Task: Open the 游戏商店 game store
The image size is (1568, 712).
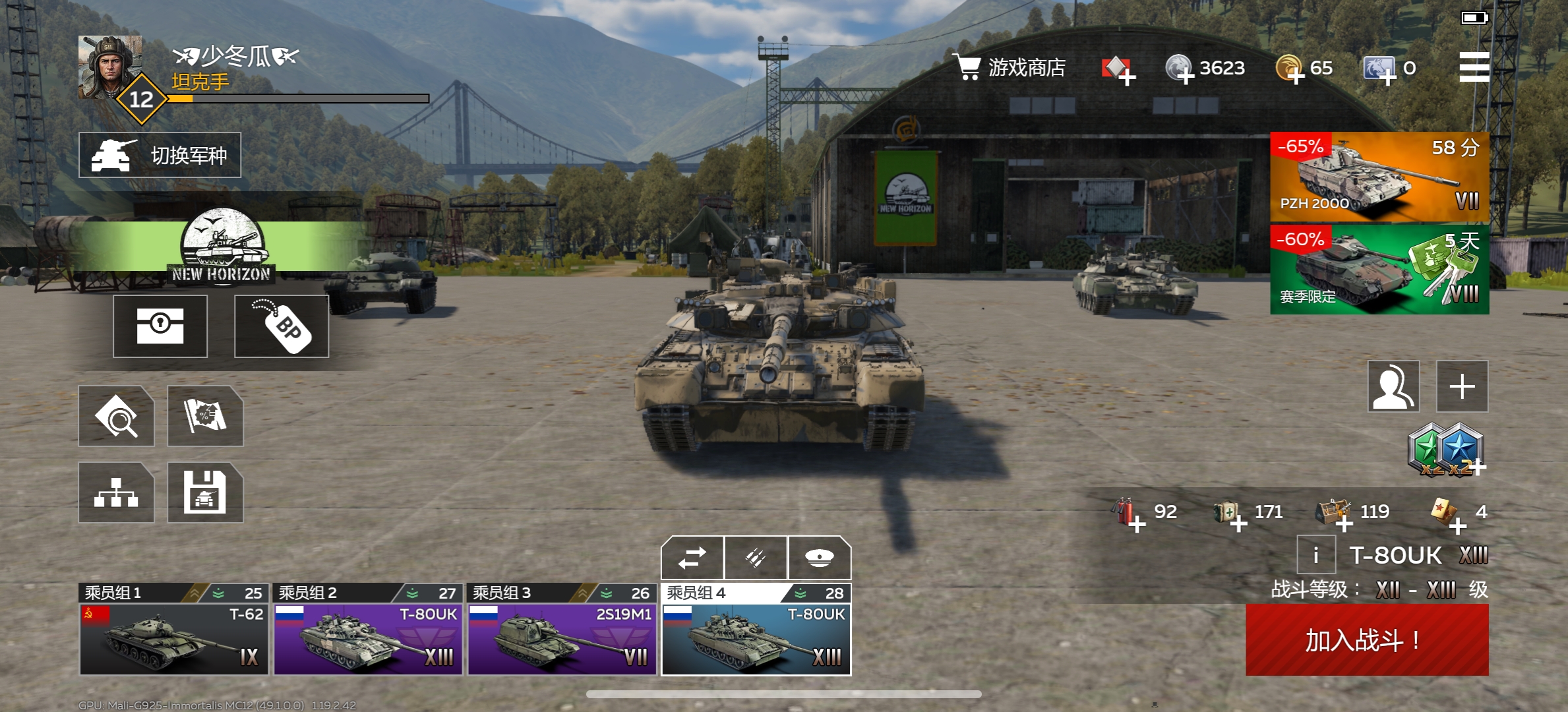Action: coord(1009,67)
